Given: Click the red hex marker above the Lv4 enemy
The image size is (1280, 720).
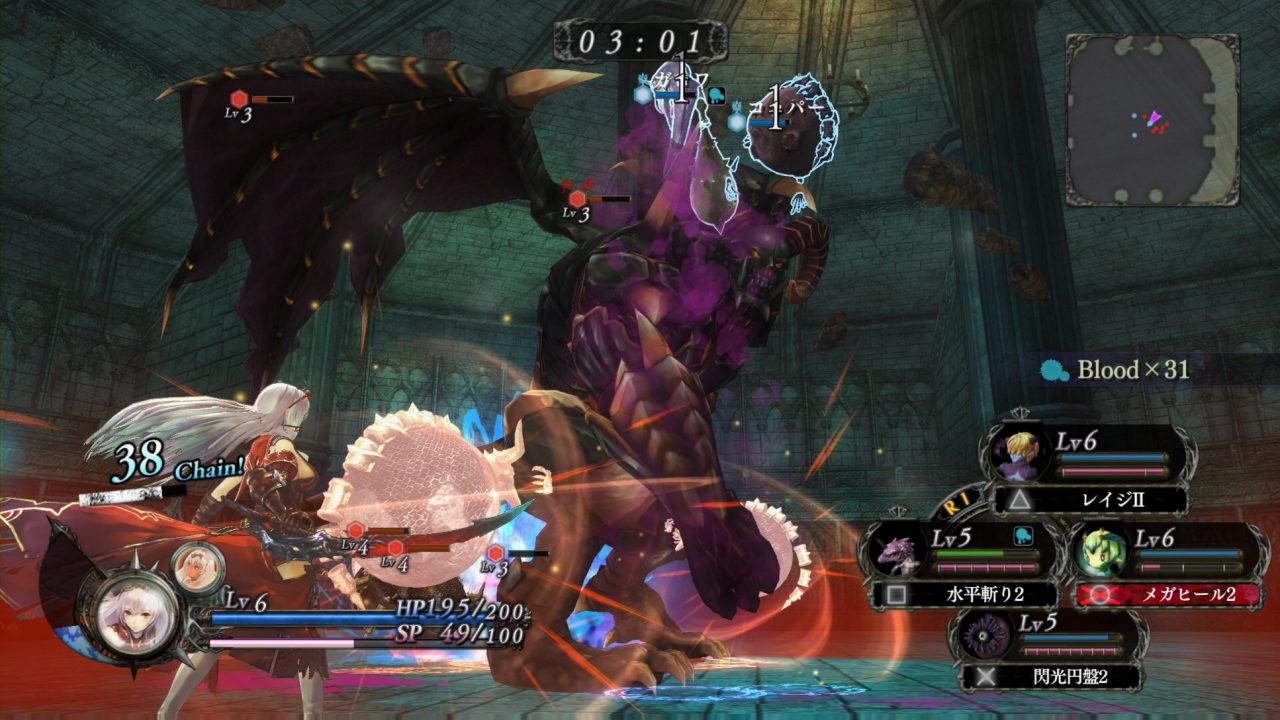Looking at the screenshot, I should point(356,531).
